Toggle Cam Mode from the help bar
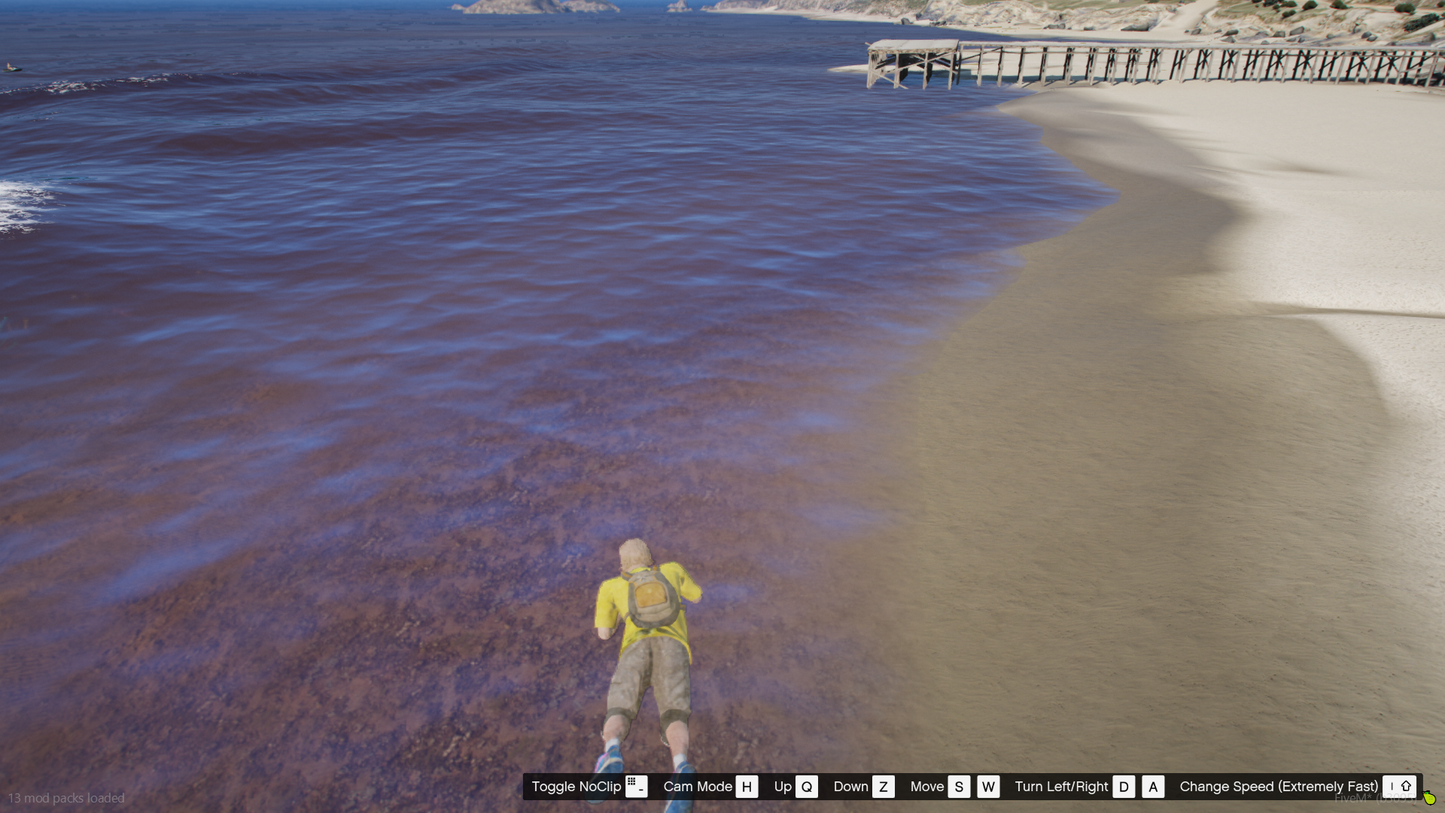1445x813 pixels. click(697, 786)
